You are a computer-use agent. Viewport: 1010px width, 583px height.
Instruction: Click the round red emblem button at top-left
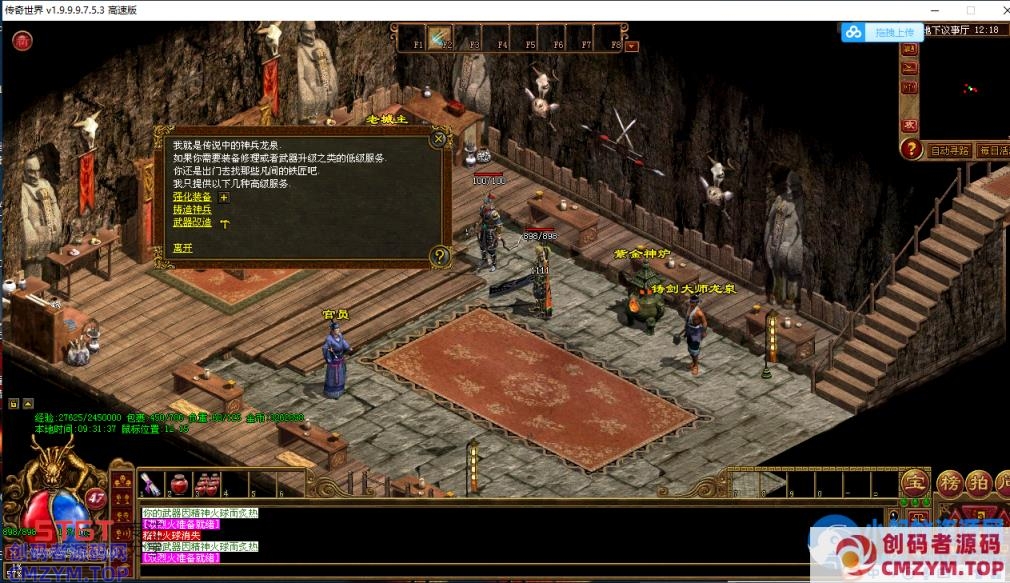pos(22,41)
